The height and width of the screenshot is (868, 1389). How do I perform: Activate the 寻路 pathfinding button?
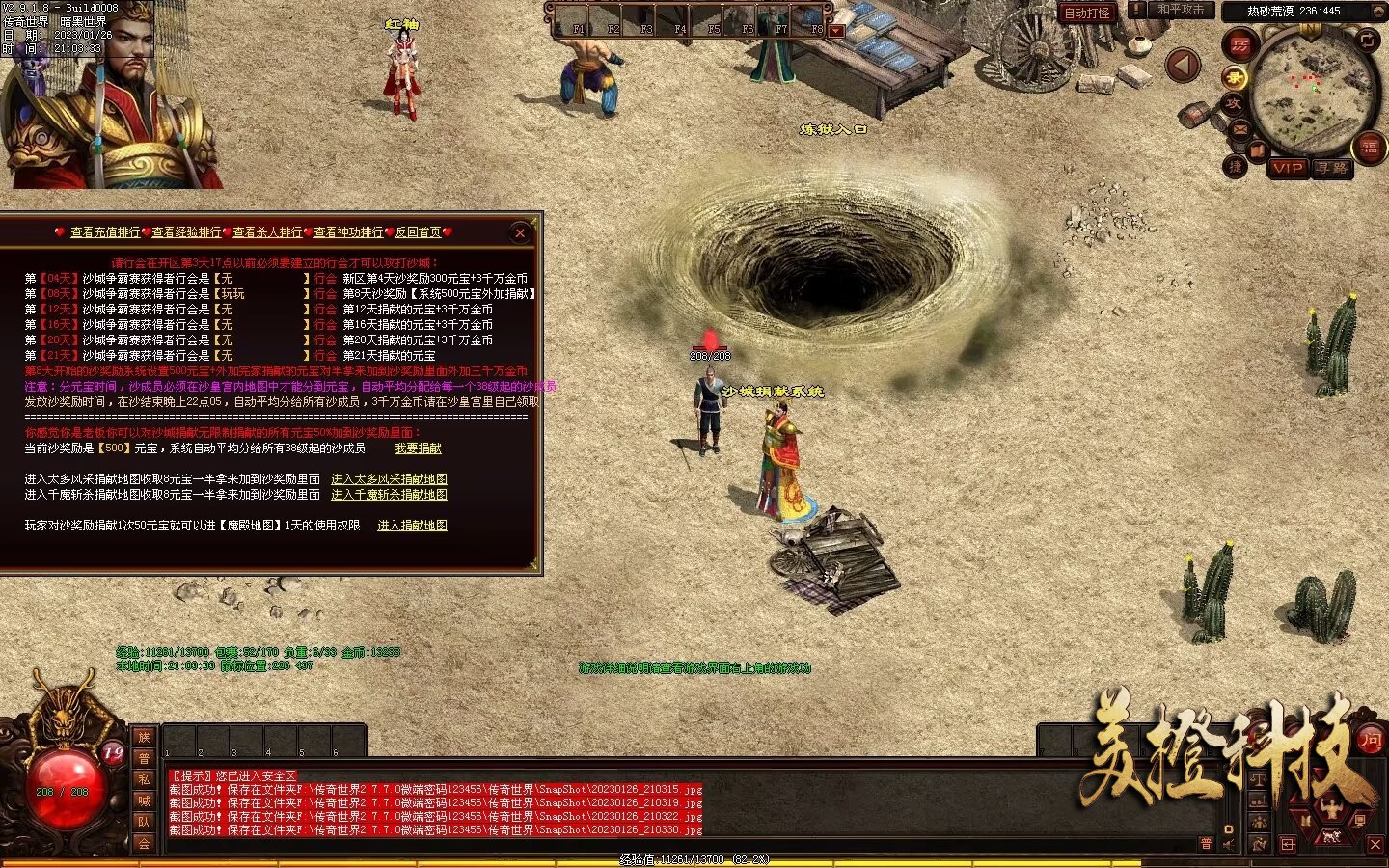tap(1332, 168)
